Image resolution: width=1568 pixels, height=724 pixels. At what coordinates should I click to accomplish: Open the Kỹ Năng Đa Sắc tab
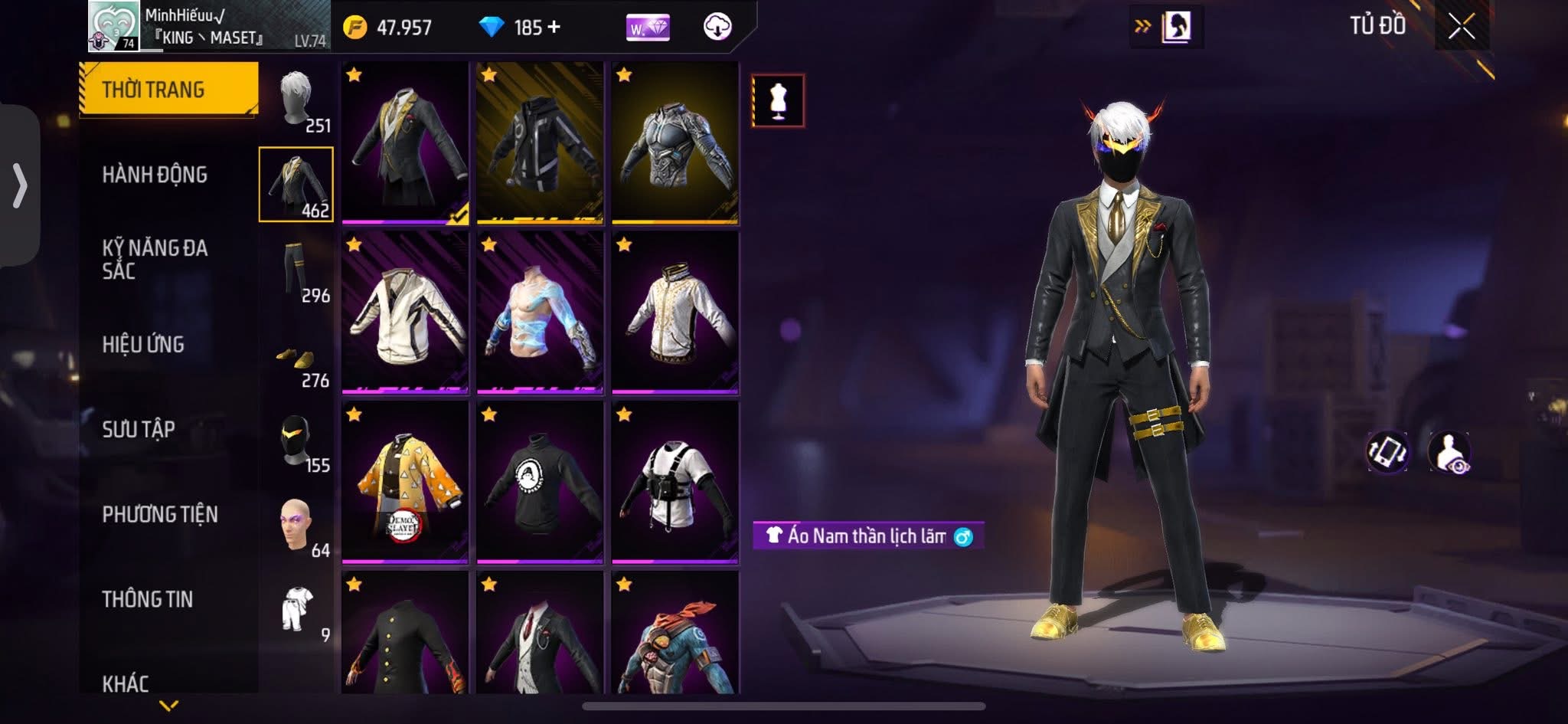point(155,259)
